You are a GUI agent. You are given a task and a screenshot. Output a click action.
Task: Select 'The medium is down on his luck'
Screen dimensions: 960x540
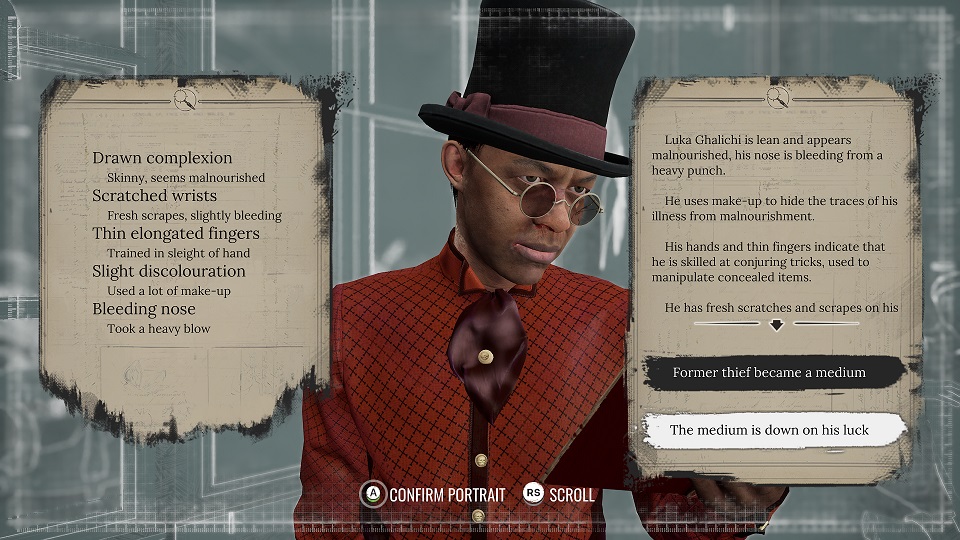click(x=769, y=430)
